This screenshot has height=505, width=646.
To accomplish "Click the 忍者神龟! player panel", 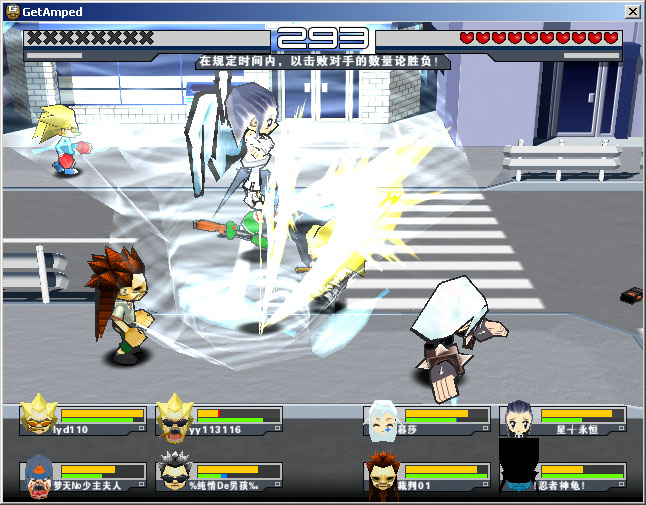I will [x=564, y=477].
